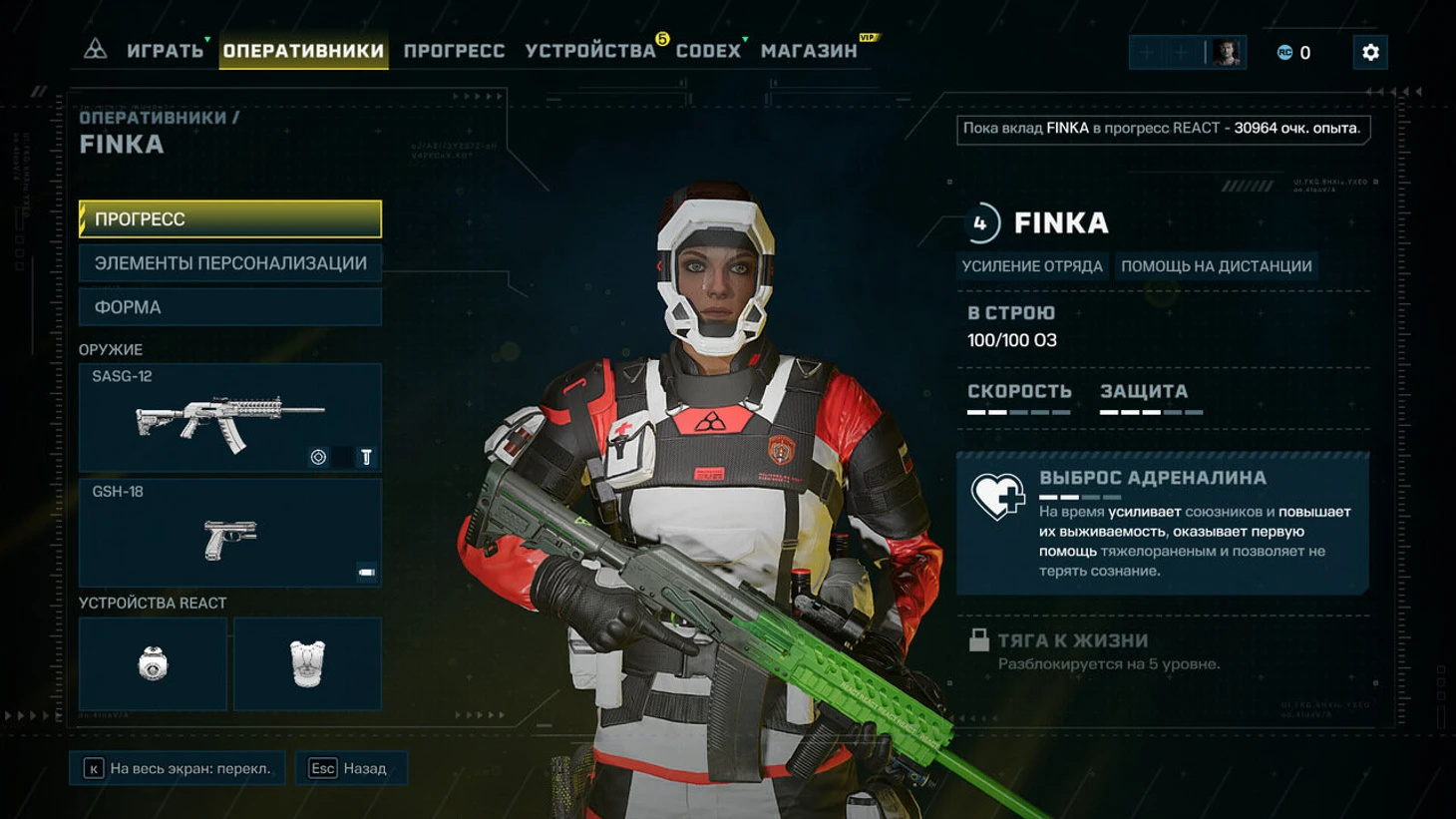Switch to the CODEX tab
Screen dimensions: 1456x819
(708, 51)
